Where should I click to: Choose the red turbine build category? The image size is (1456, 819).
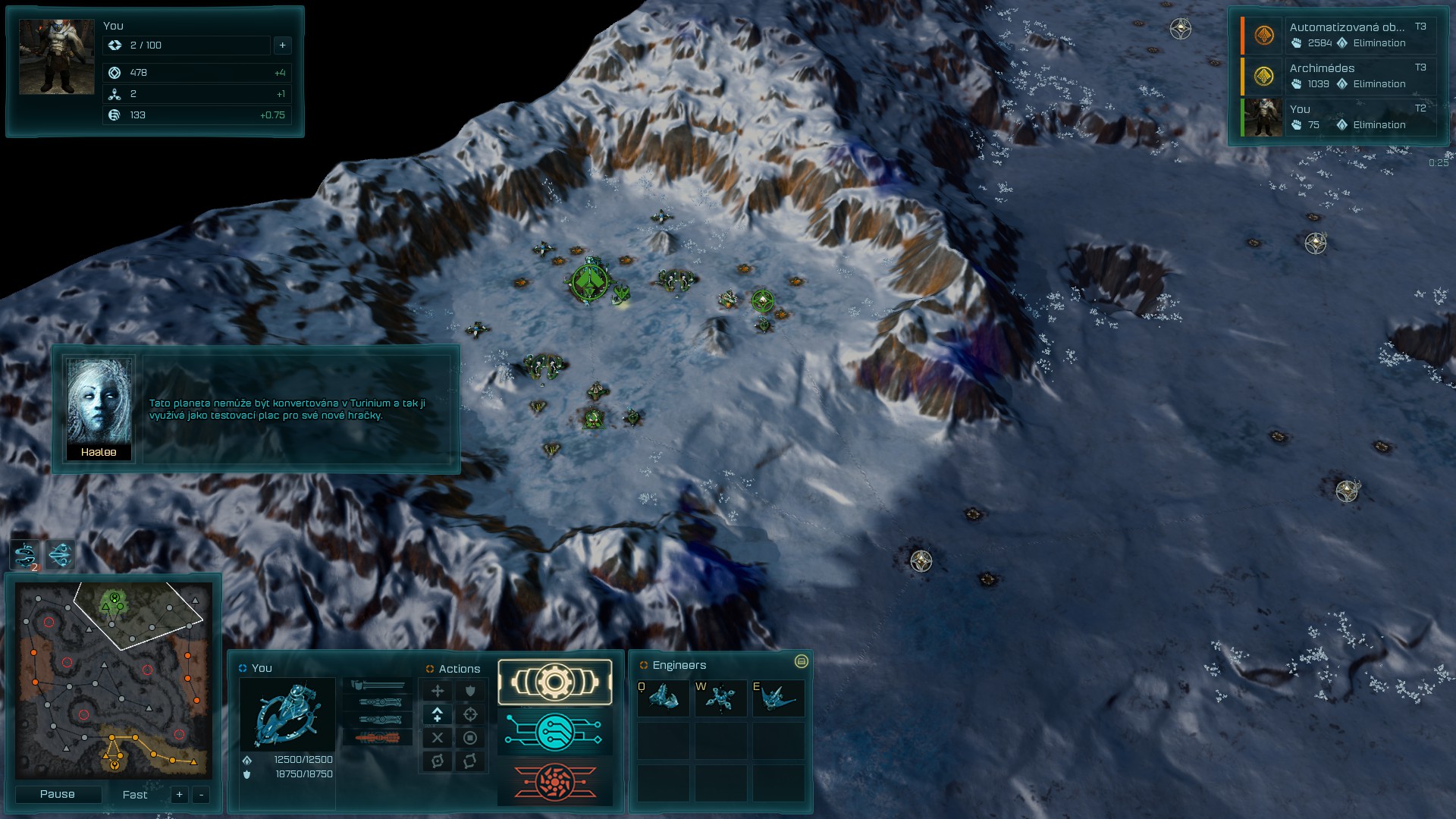555,782
